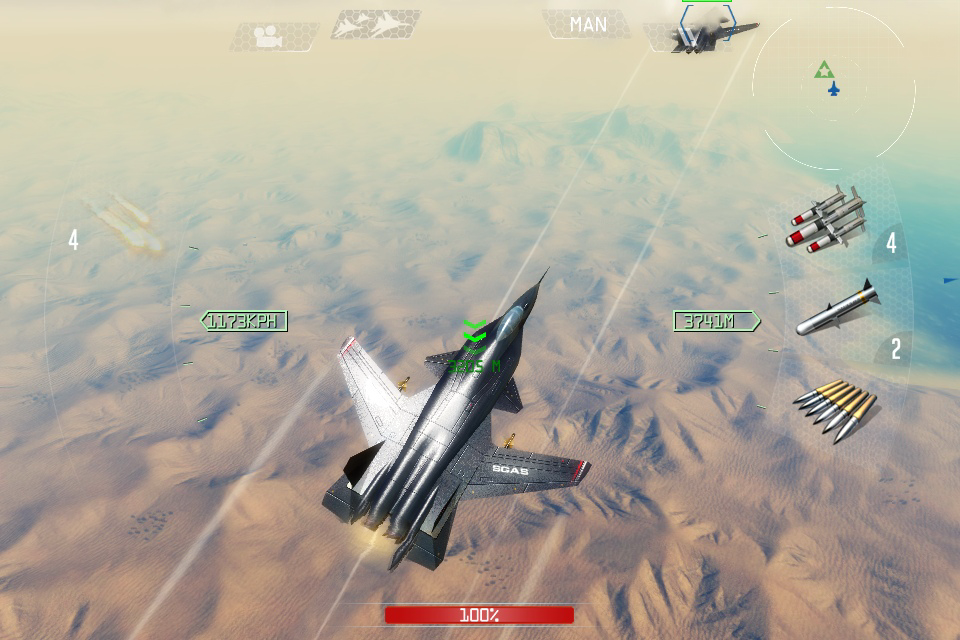
Task: Select the cannon bullets weapon
Action: [836, 408]
